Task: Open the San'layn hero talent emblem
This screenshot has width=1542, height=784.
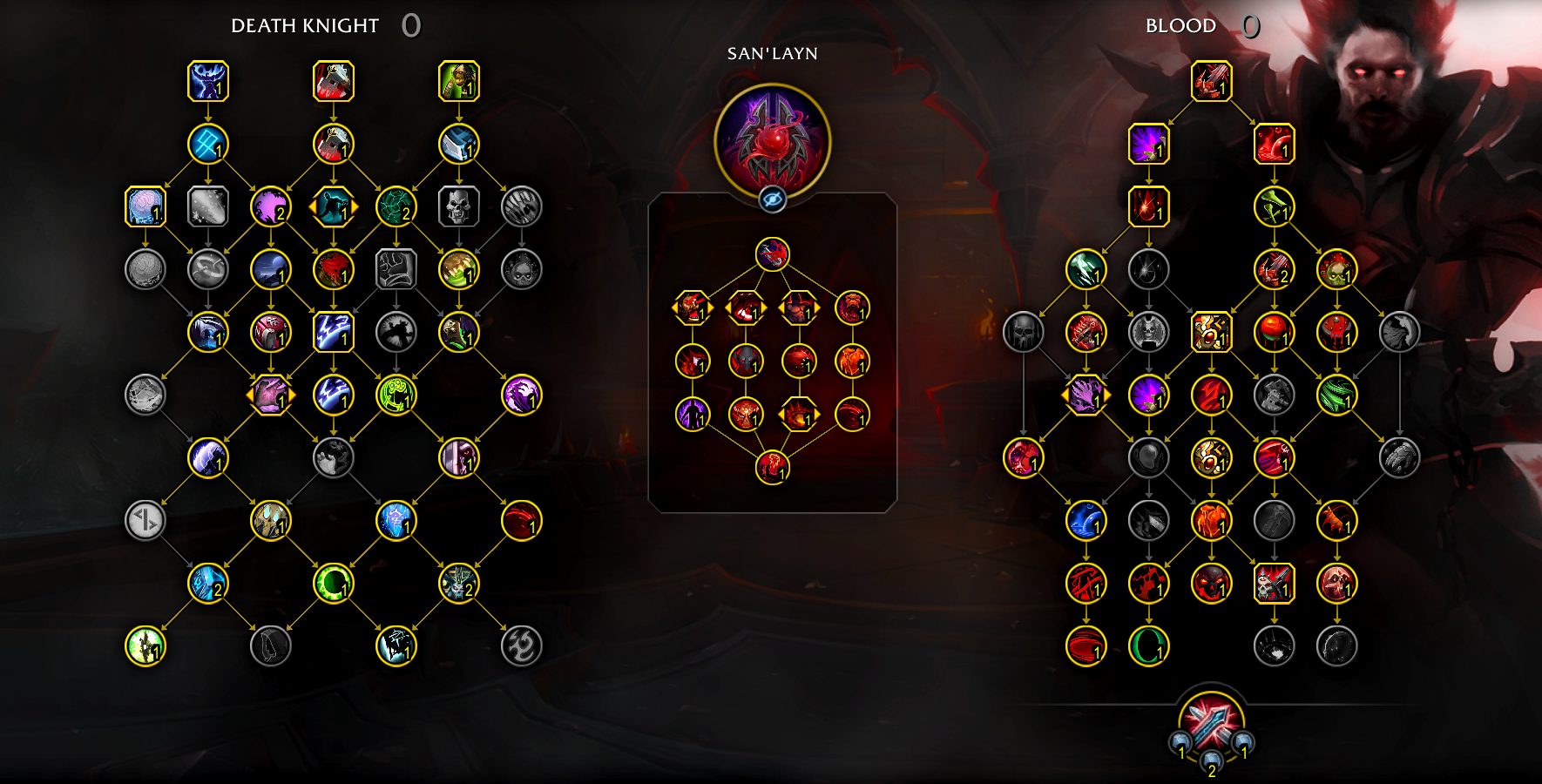Action: coord(772,139)
